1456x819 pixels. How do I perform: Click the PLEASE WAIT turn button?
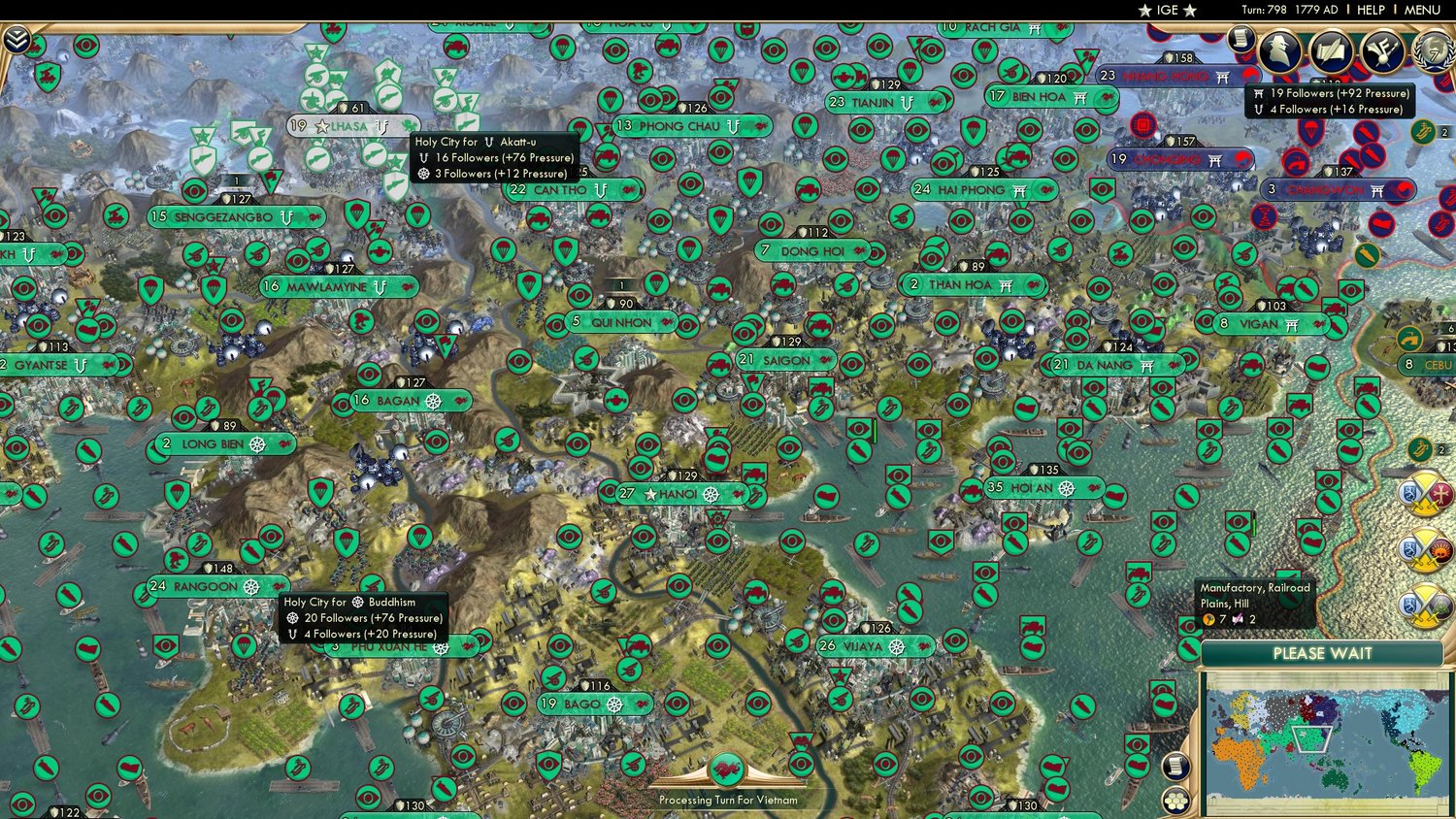pyautogui.click(x=1323, y=654)
